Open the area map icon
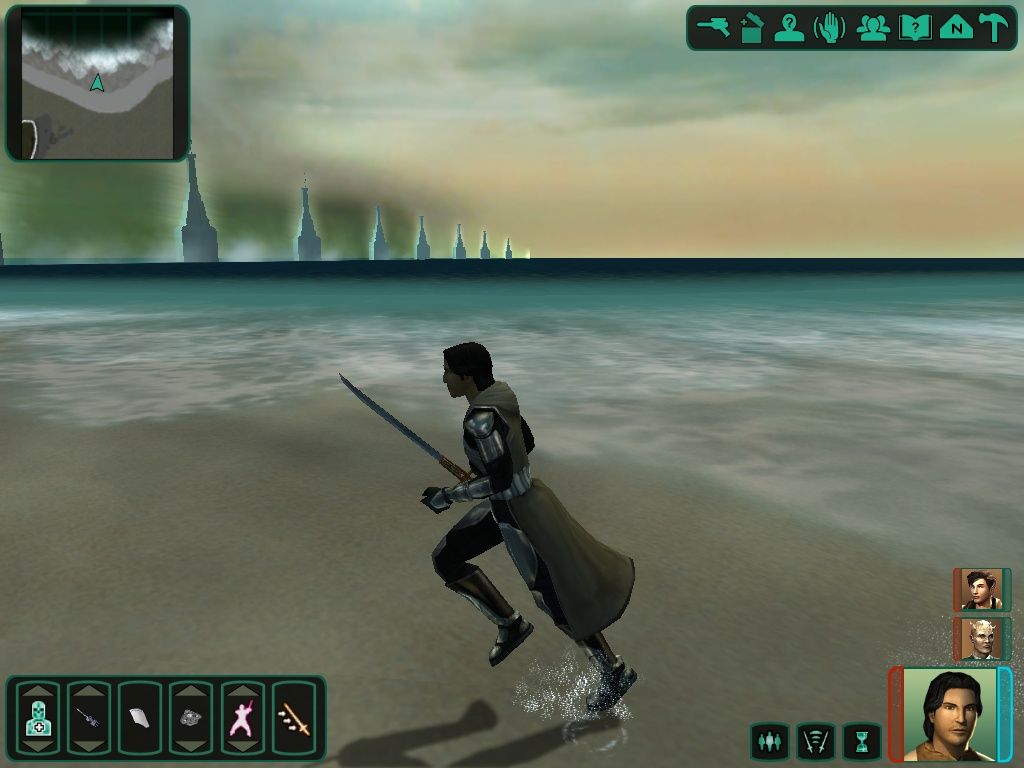This screenshot has height=768, width=1024. (956, 28)
